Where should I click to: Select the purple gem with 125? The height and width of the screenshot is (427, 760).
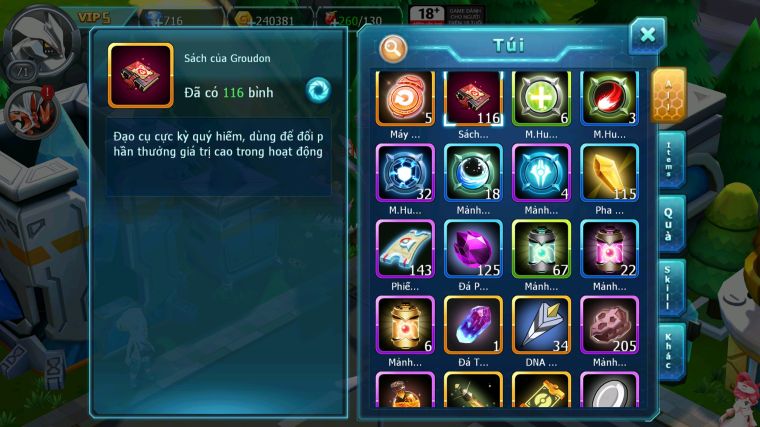[473, 249]
